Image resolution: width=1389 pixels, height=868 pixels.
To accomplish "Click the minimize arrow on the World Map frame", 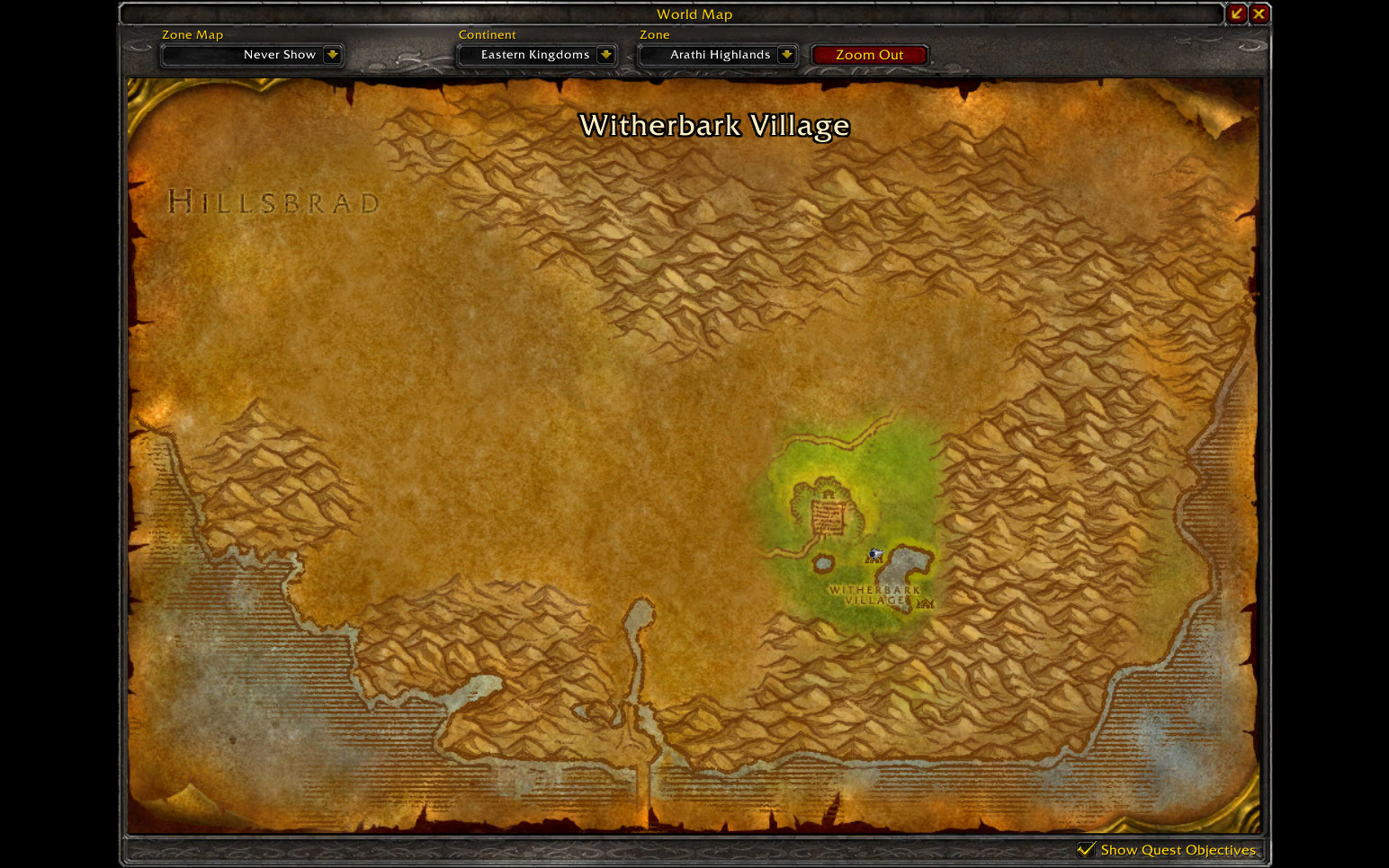I will (1237, 13).
